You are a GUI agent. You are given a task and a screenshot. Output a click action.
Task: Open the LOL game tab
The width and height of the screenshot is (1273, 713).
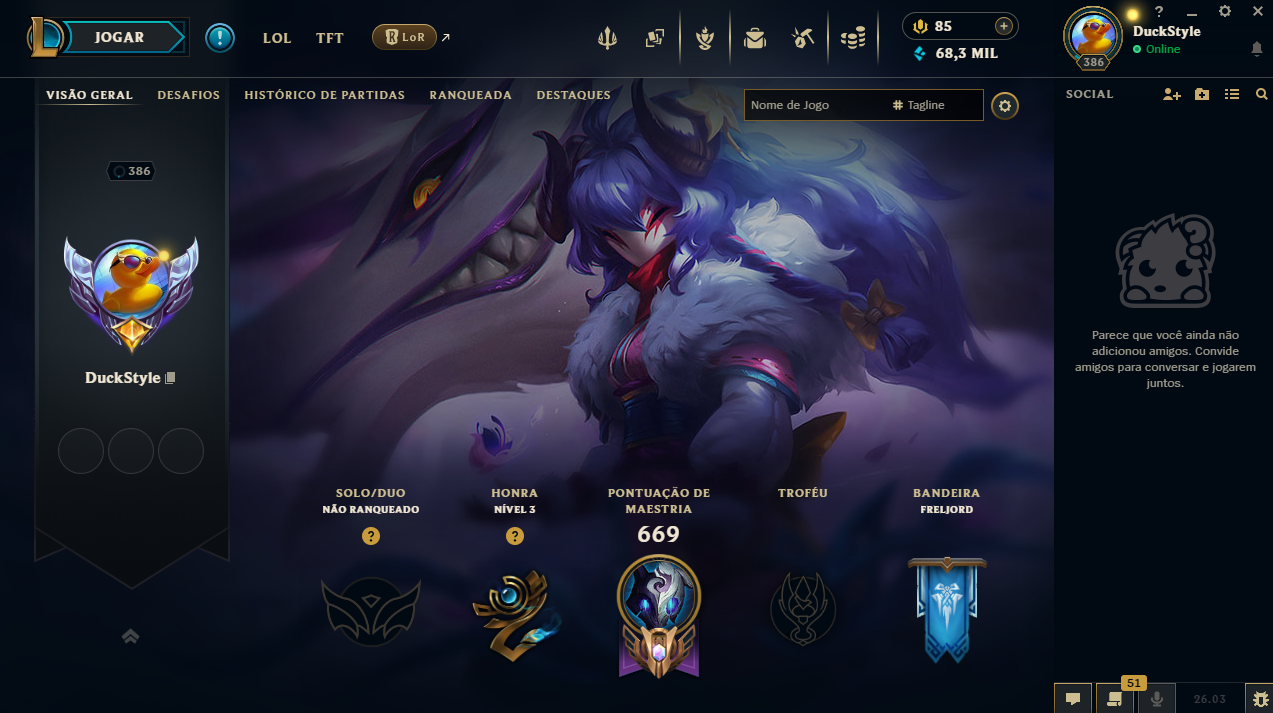(x=277, y=38)
